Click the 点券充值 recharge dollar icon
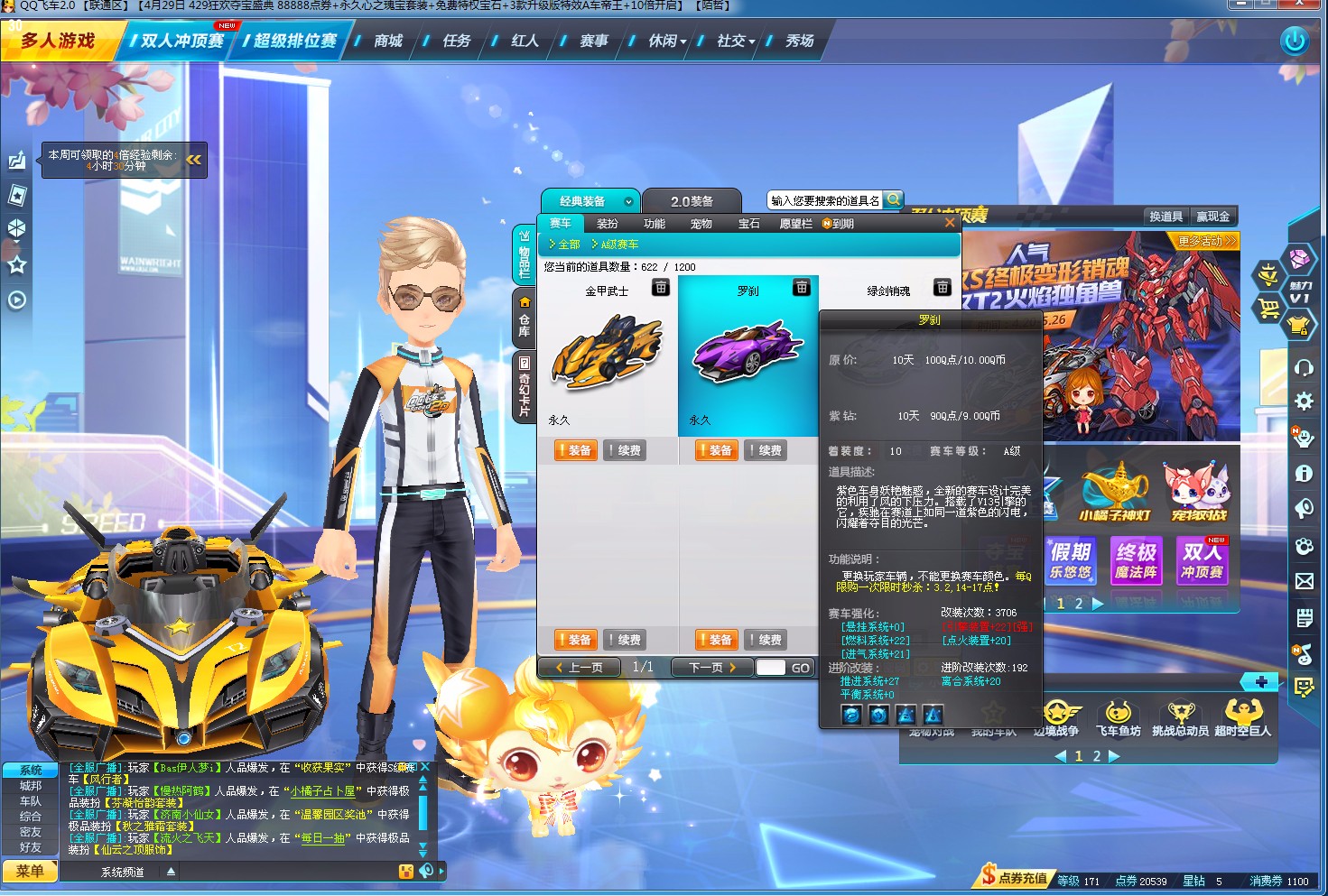 point(990,878)
